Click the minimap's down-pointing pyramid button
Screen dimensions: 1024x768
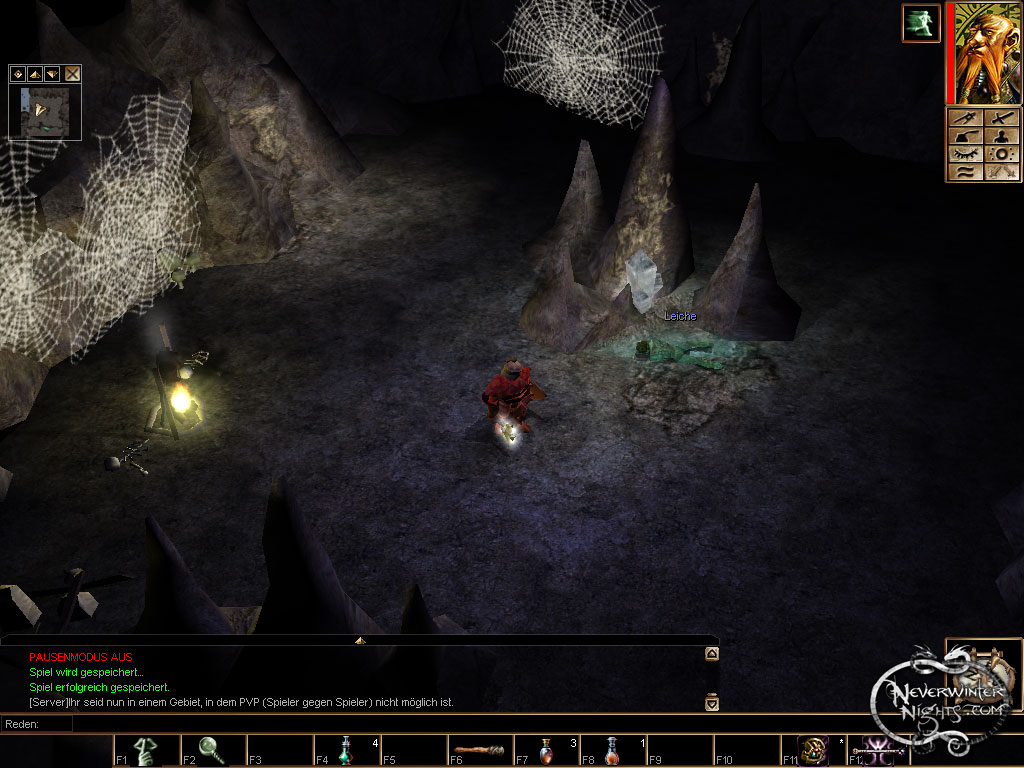pyautogui.click(x=51, y=73)
